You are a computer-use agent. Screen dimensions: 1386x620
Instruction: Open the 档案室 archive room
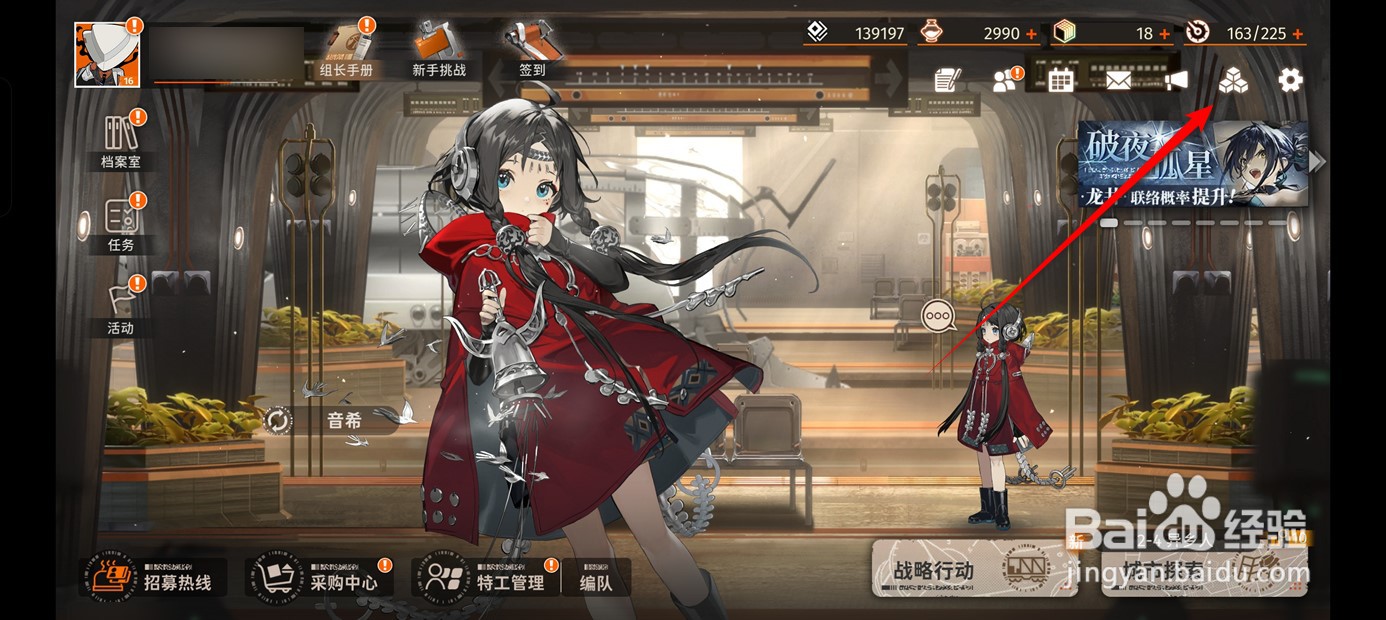point(120,142)
